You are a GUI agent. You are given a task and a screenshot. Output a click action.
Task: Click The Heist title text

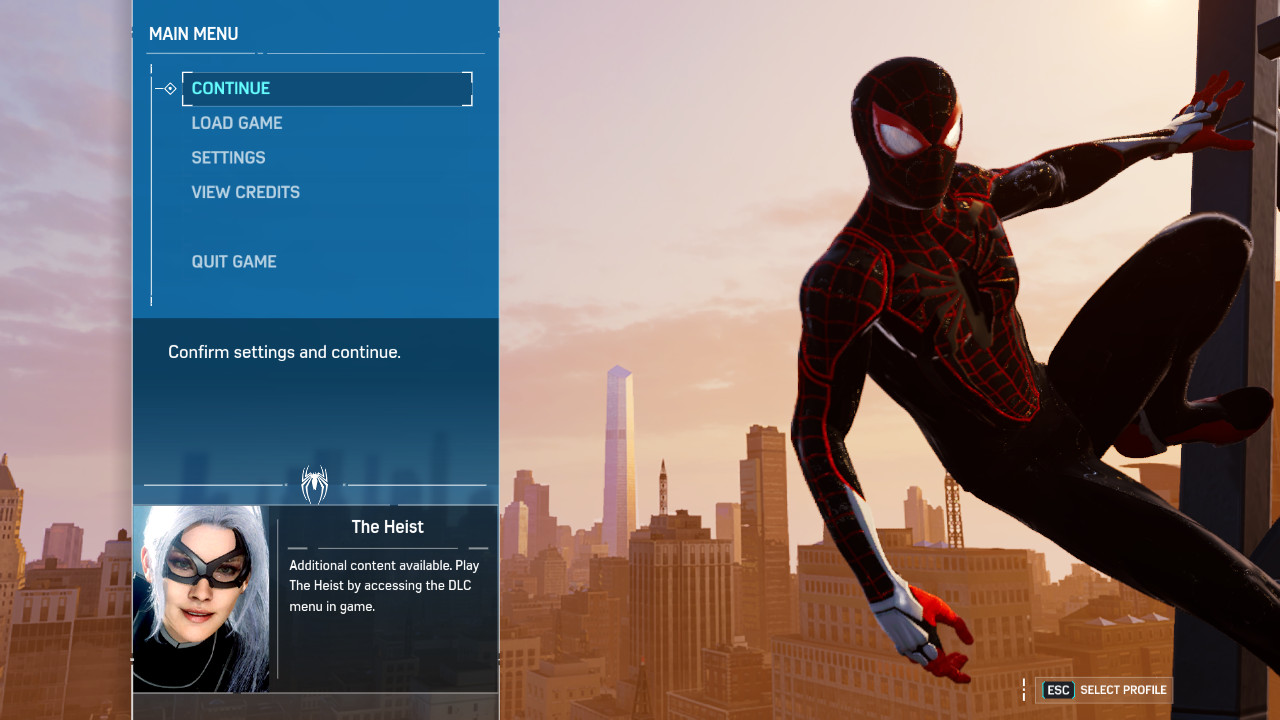(x=388, y=526)
